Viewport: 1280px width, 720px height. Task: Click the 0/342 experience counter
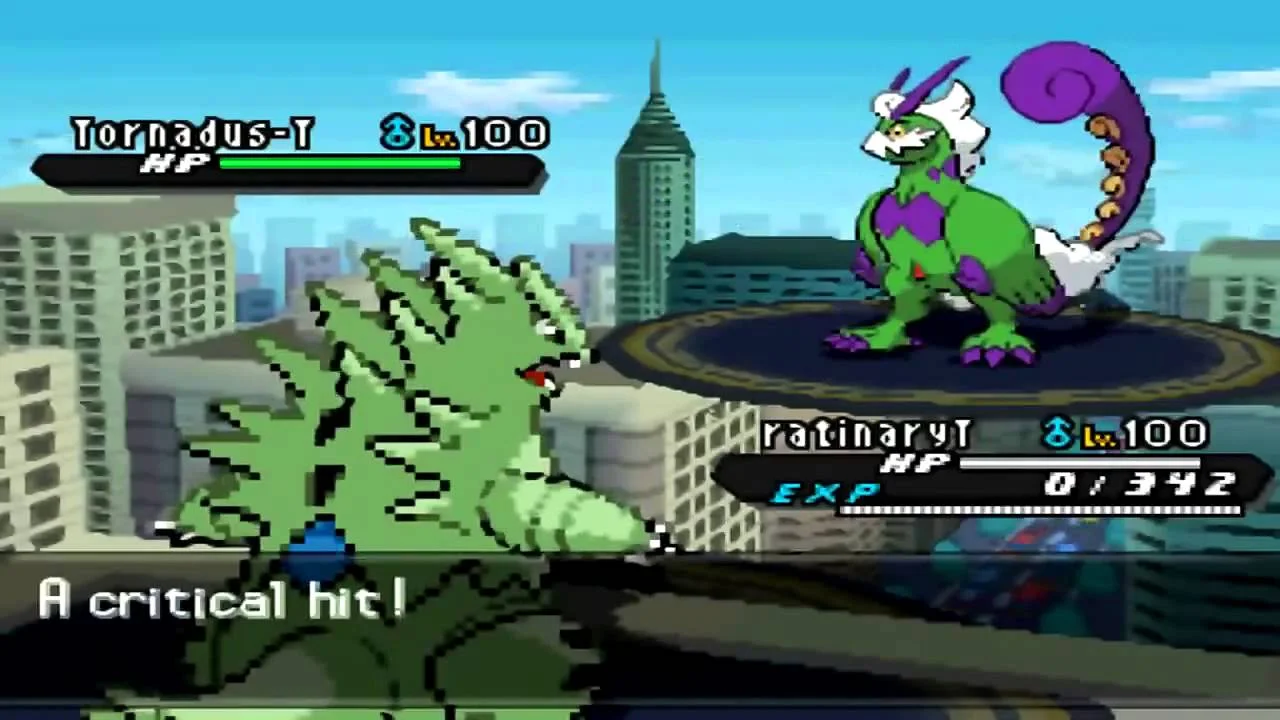pos(1140,485)
